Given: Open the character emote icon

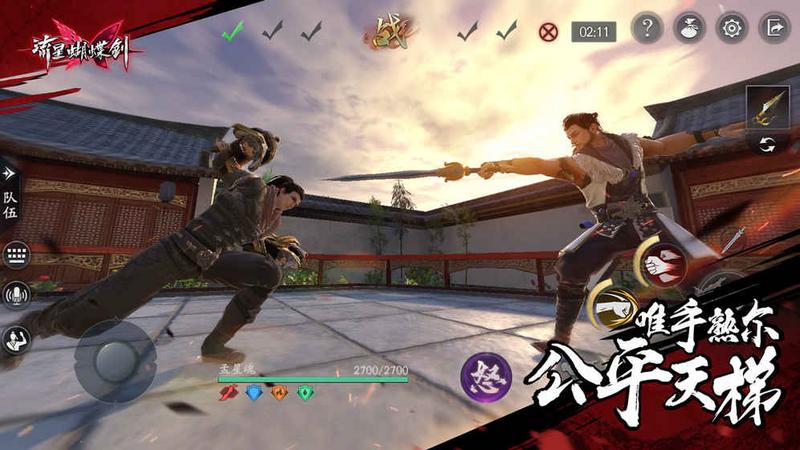Looking at the screenshot, I should 16,339.
